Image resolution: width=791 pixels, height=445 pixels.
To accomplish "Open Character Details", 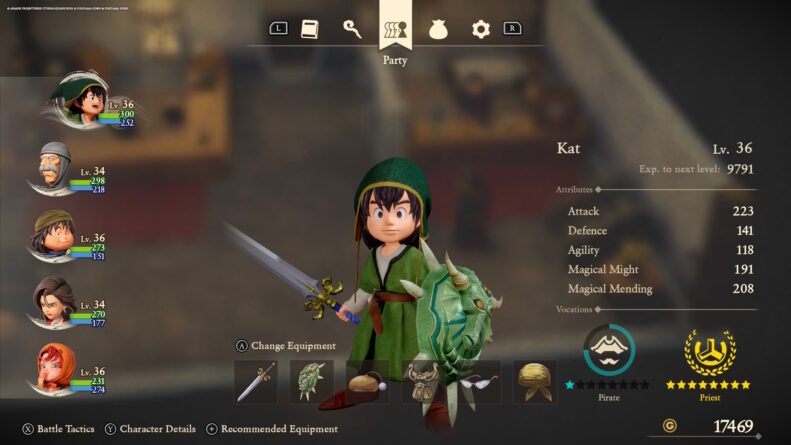I will pos(150,429).
